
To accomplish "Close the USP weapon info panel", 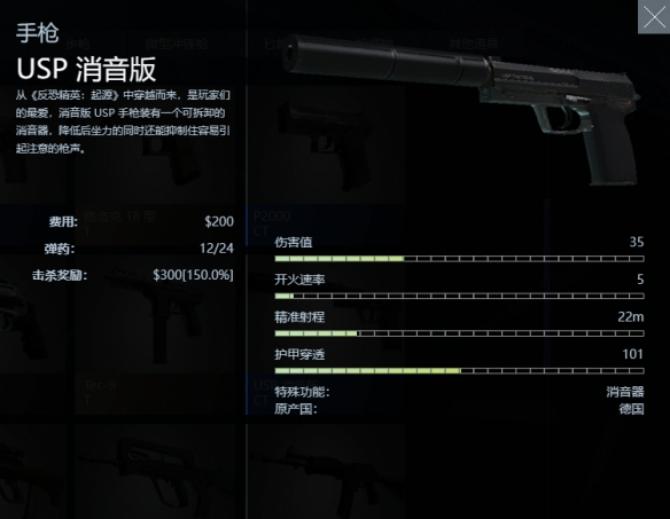I will pyautogui.click(x=653, y=16).
